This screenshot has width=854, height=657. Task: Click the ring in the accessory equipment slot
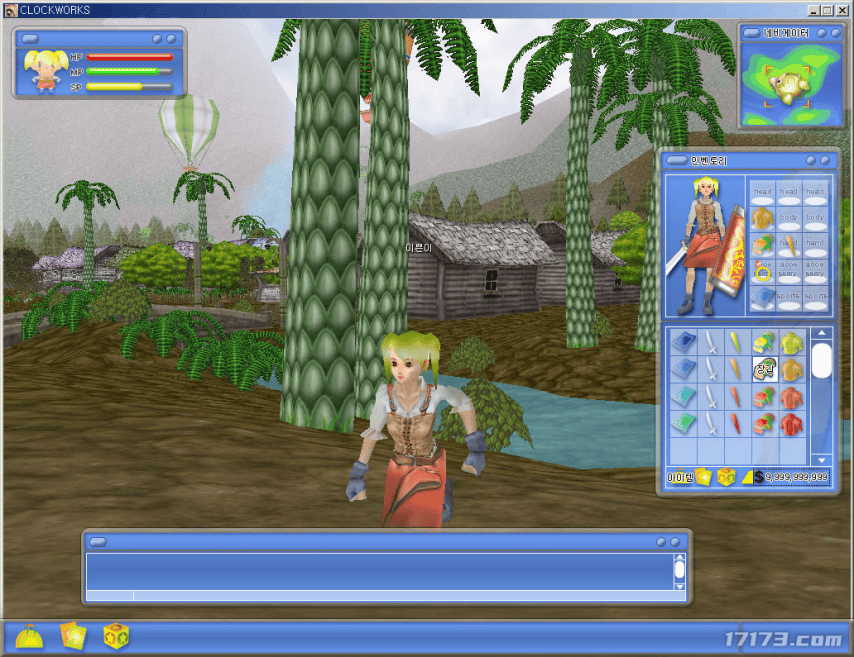(763, 271)
